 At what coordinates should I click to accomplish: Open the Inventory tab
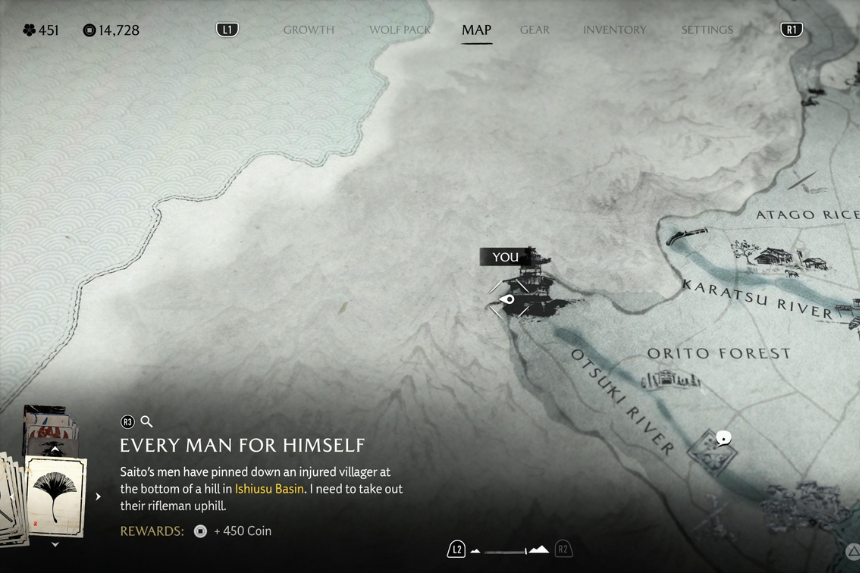pyautogui.click(x=614, y=30)
